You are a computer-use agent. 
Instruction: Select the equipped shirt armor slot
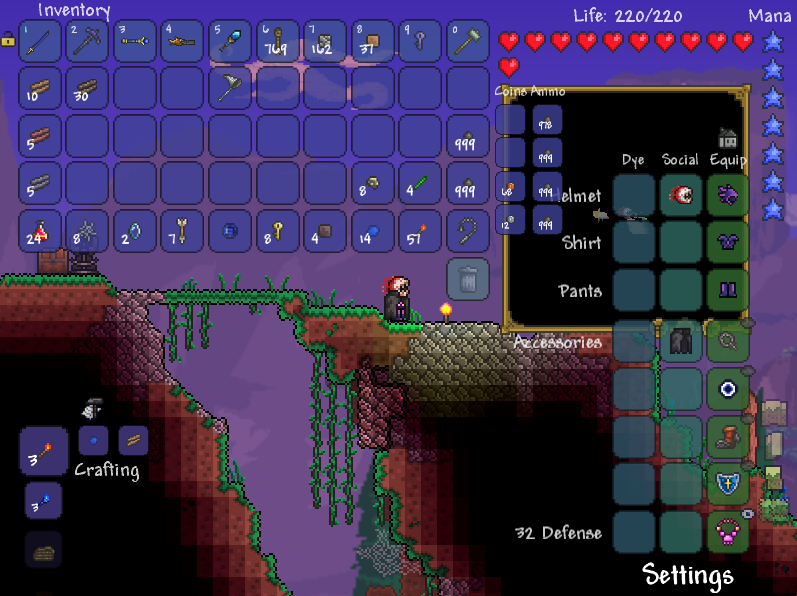728,243
